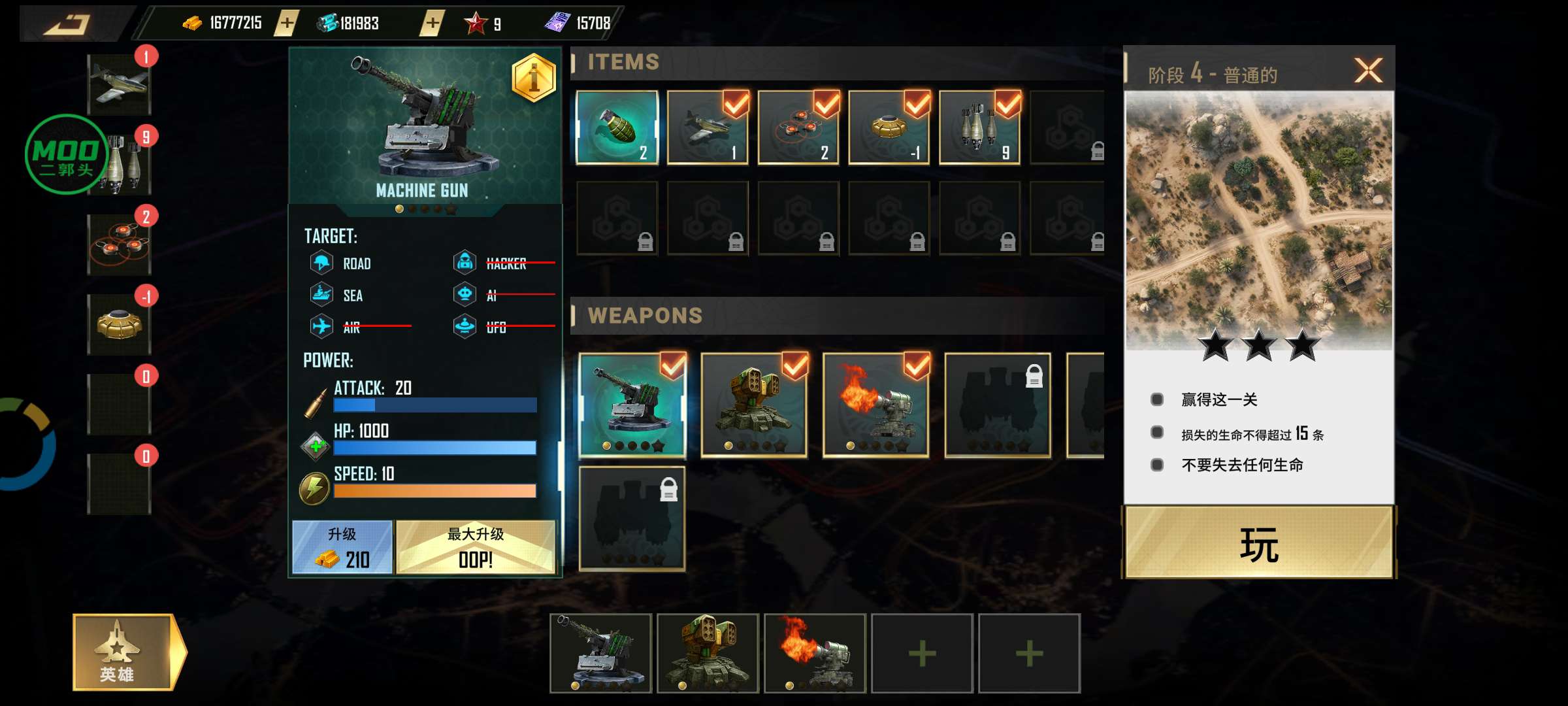Select the rocket launcher in the bottom loadout bar

(x=708, y=652)
